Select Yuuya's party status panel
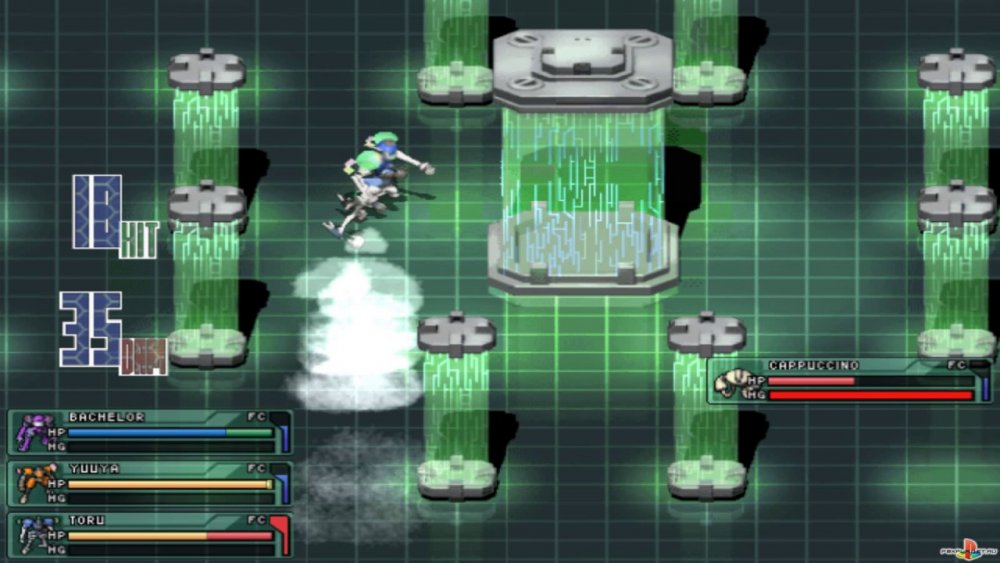Image resolution: width=1000 pixels, height=563 pixels. tap(150, 483)
